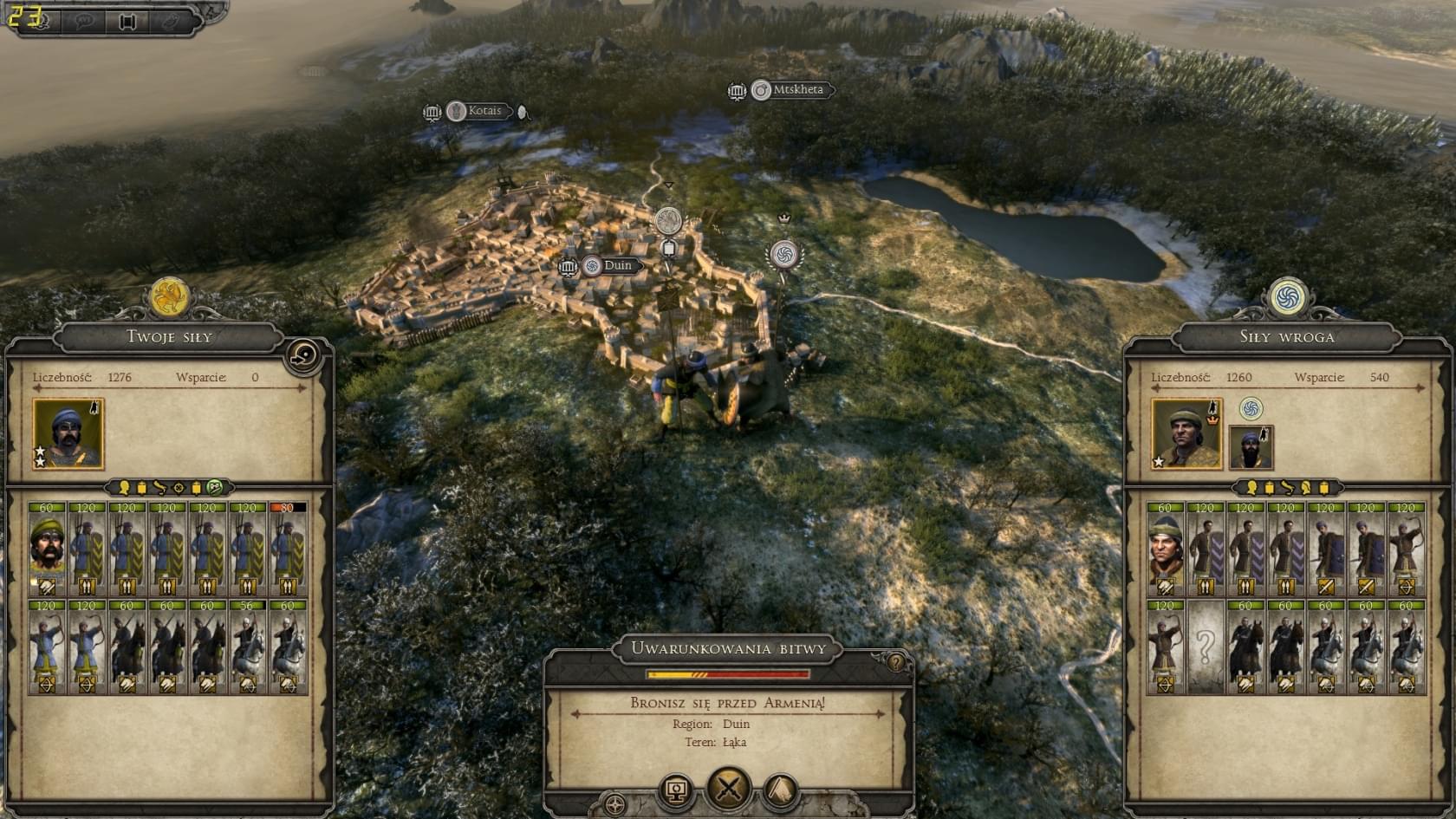Select the Kotais settlement label
Screen dimensions: 1456x819
coord(484,111)
